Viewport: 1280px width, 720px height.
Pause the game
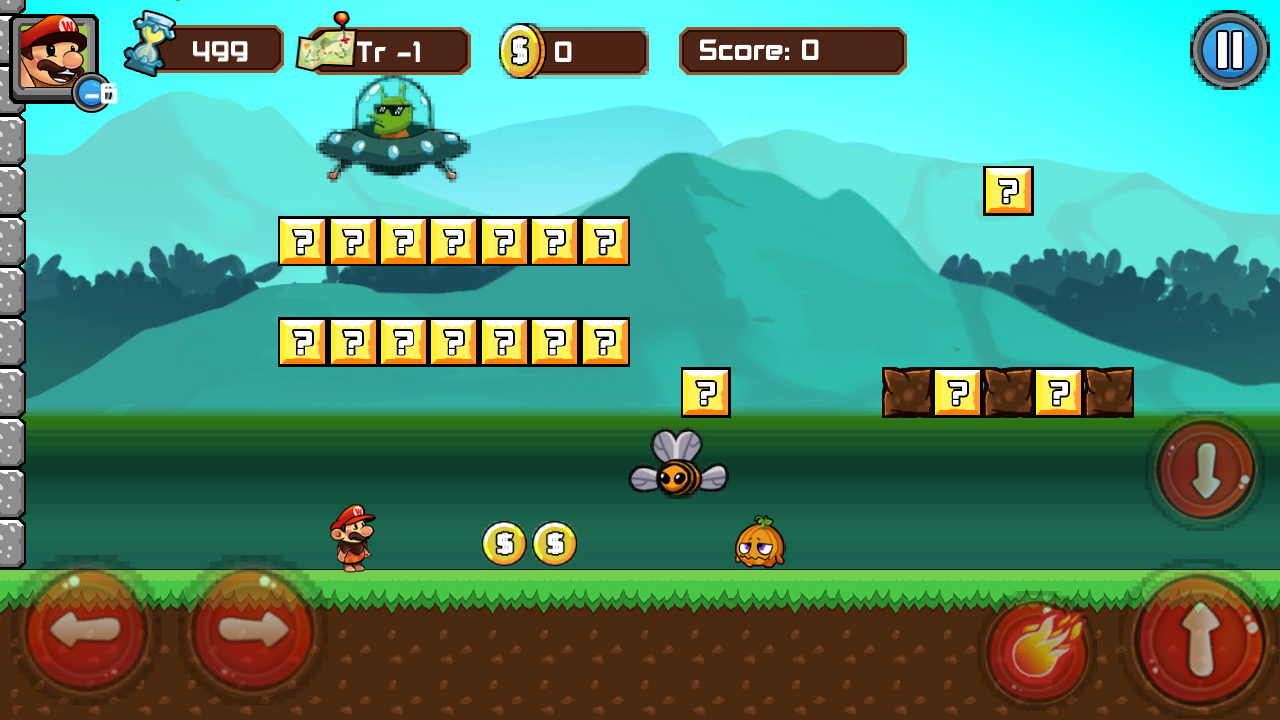click(x=1229, y=48)
